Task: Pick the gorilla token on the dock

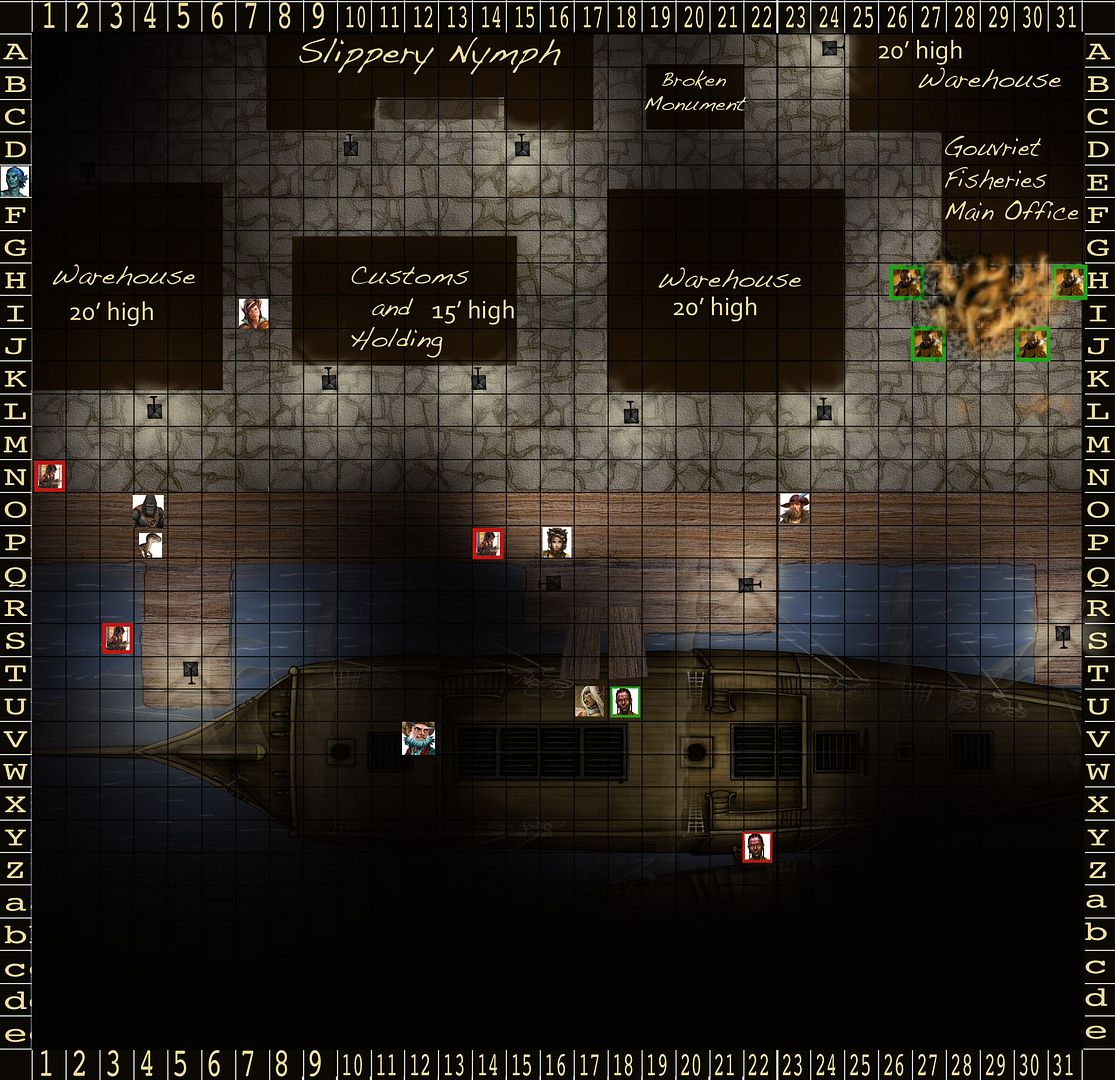Action: pos(148,510)
